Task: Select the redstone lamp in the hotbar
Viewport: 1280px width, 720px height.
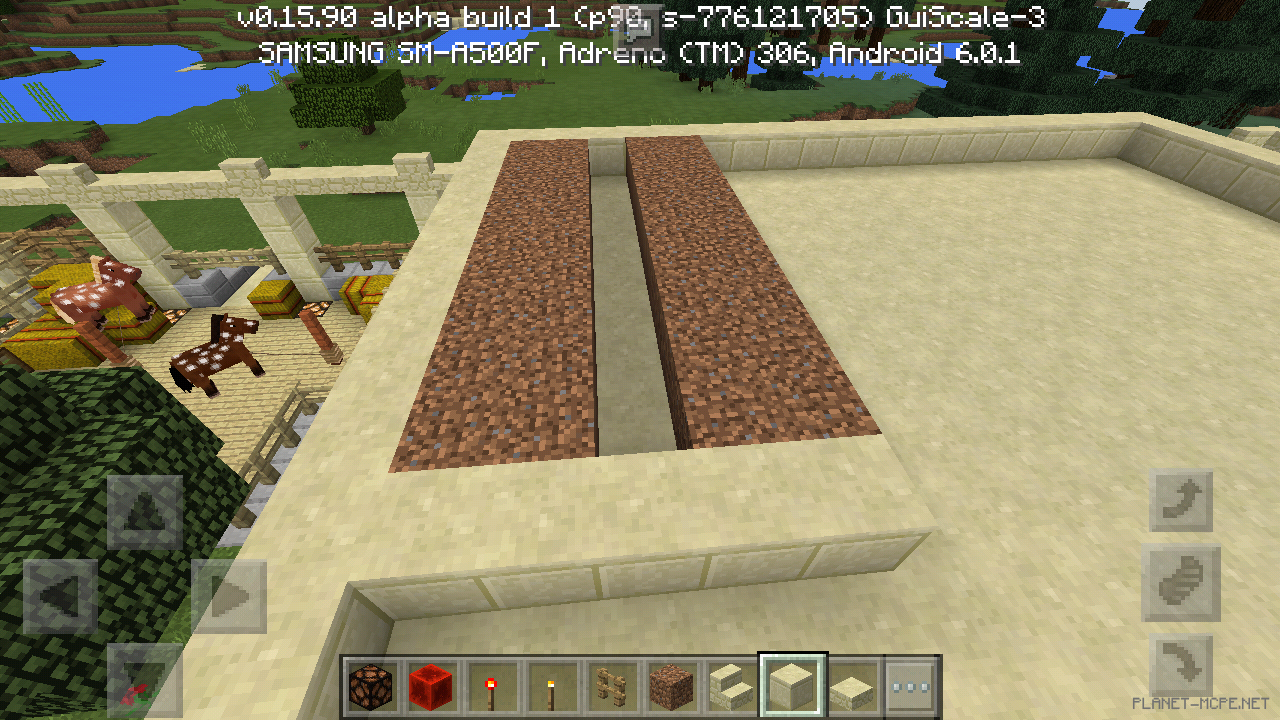Action: point(368,686)
